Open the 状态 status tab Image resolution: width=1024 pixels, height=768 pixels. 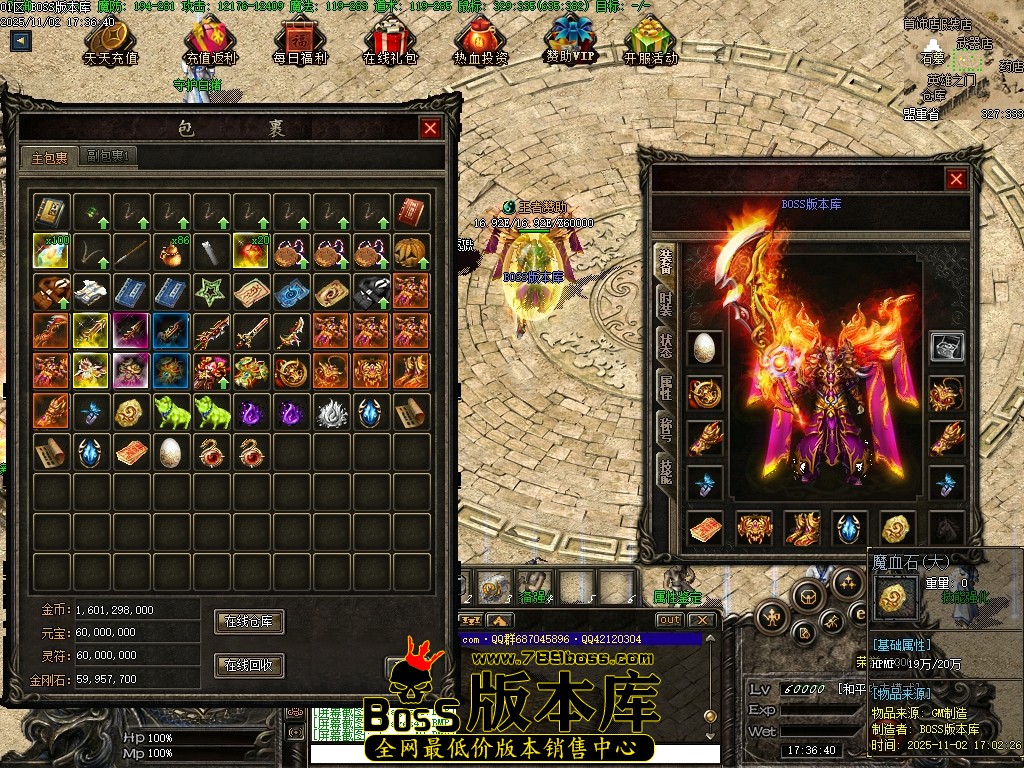click(x=665, y=344)
